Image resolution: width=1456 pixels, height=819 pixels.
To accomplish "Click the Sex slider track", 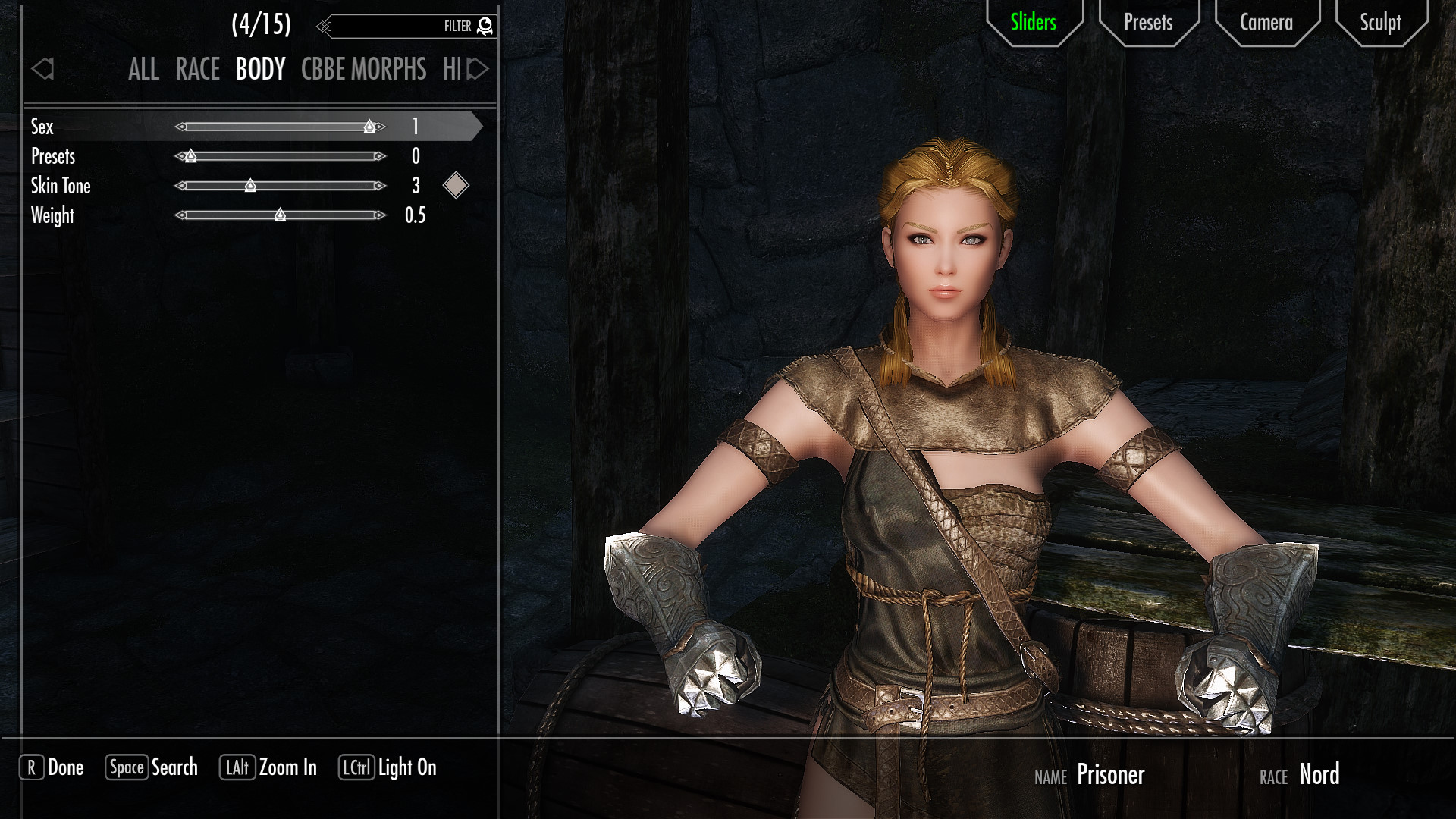I will [x=281, y=127].
